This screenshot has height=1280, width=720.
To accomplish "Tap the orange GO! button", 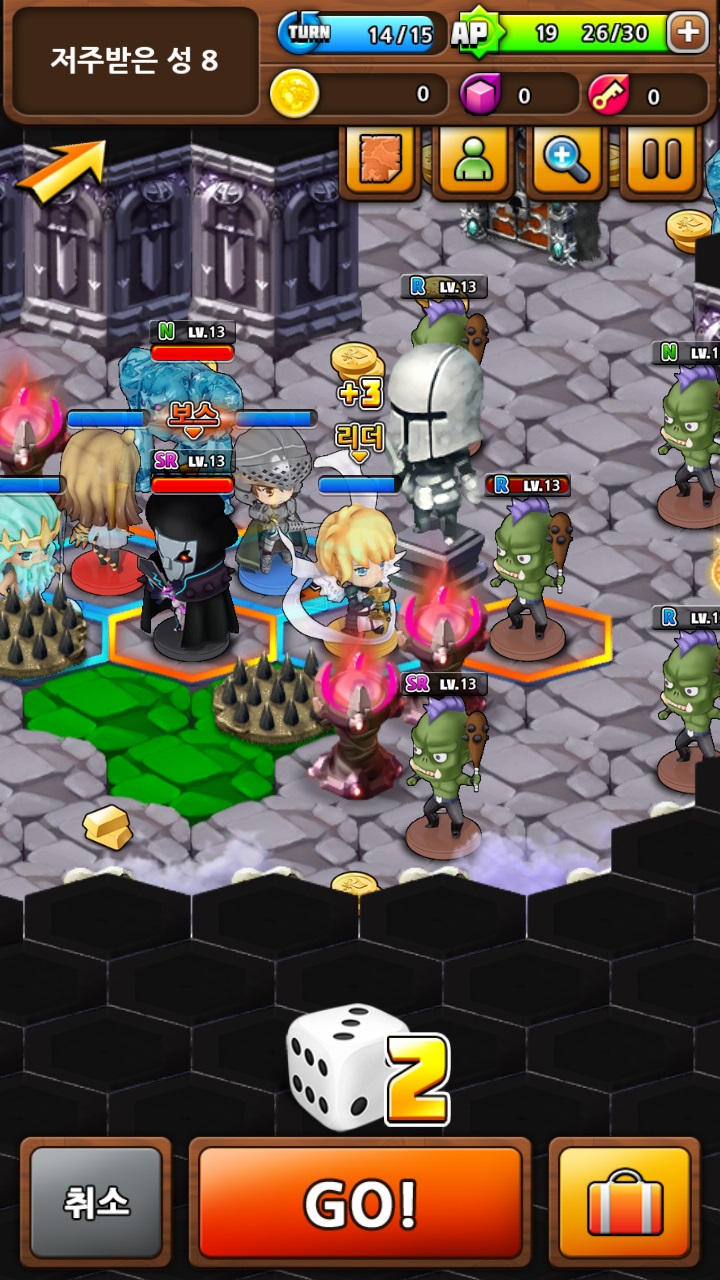I will (360, 1202).
